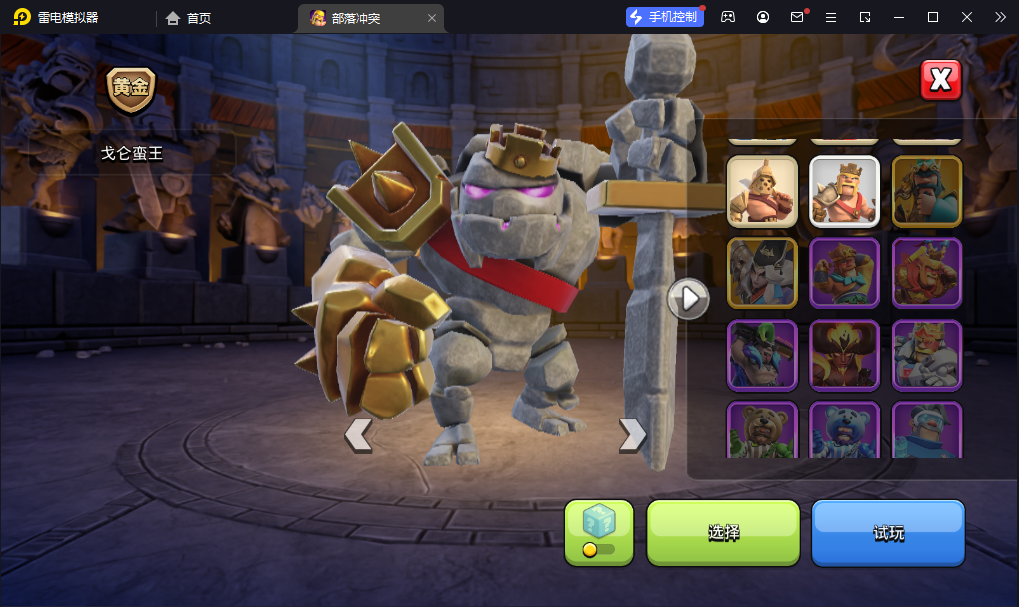This screenshot has width=1019, height=607.
Task: Select the ski goggles king skin
Action: [927, 431]
